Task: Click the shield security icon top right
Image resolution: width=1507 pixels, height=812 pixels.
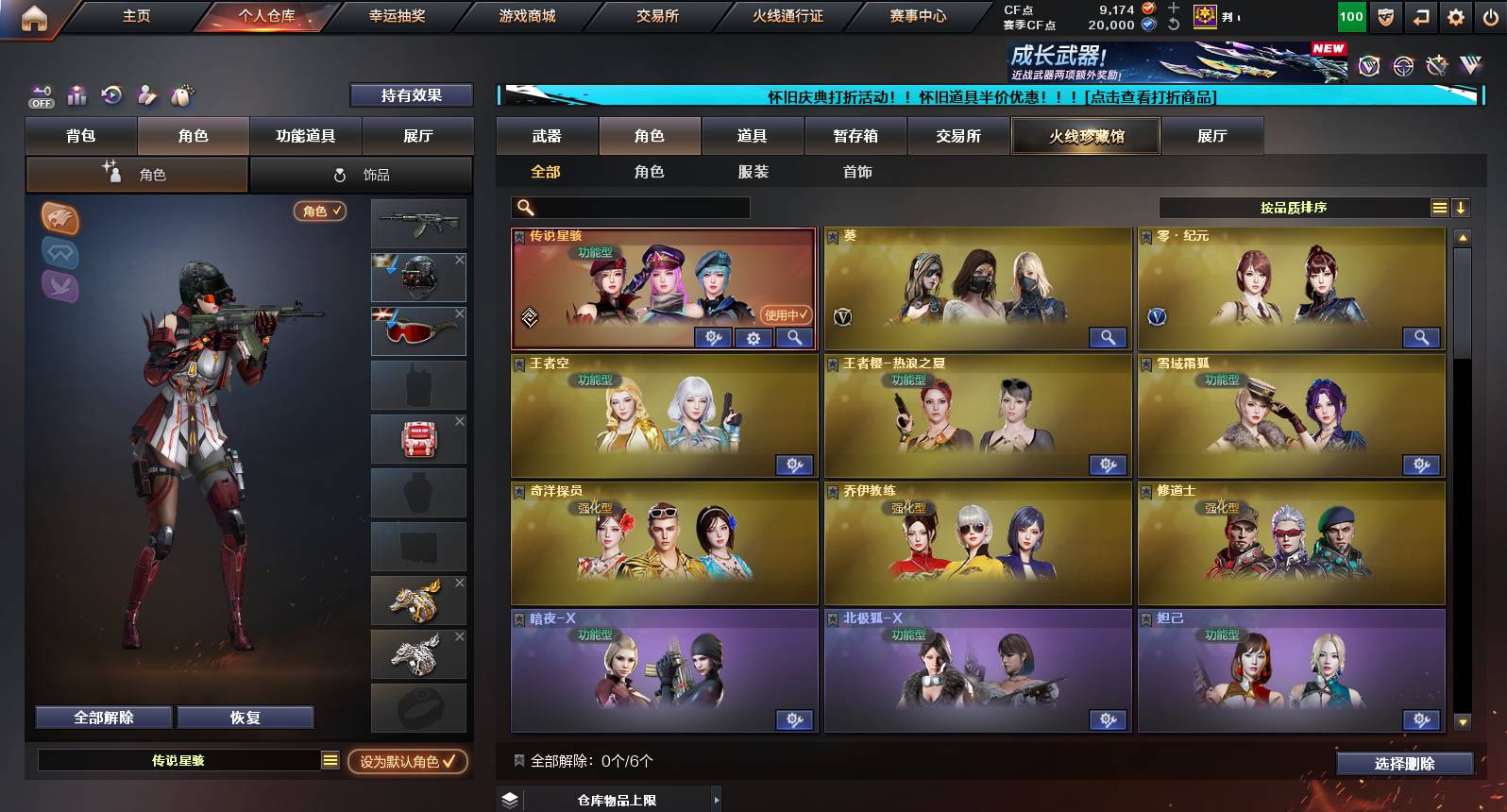Action: pyautogui.click(x=1385, y=17)
